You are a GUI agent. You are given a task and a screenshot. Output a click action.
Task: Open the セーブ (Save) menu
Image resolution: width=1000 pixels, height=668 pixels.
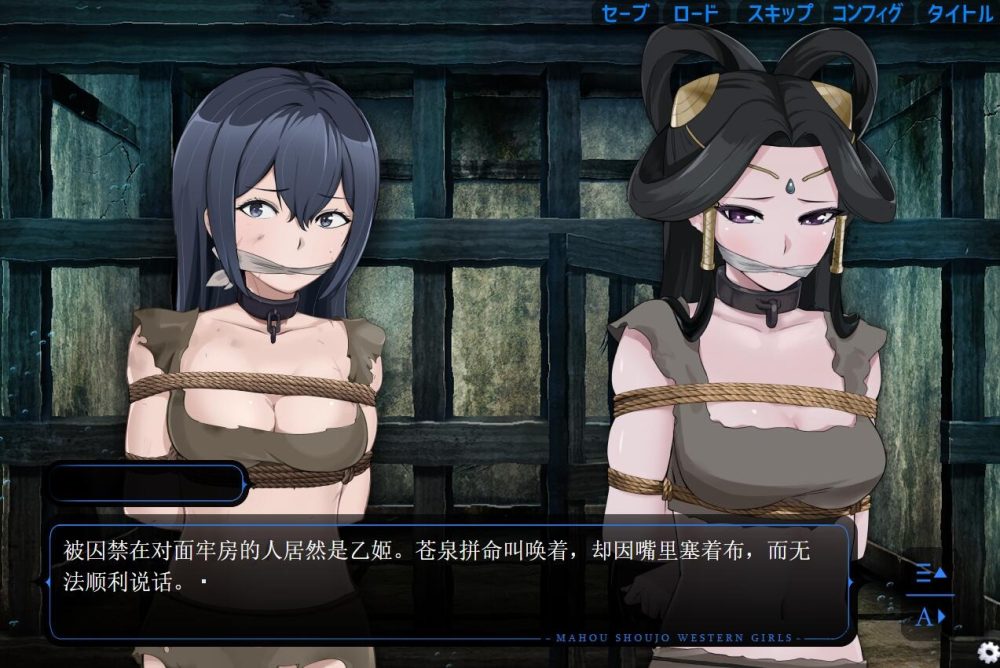626,13
